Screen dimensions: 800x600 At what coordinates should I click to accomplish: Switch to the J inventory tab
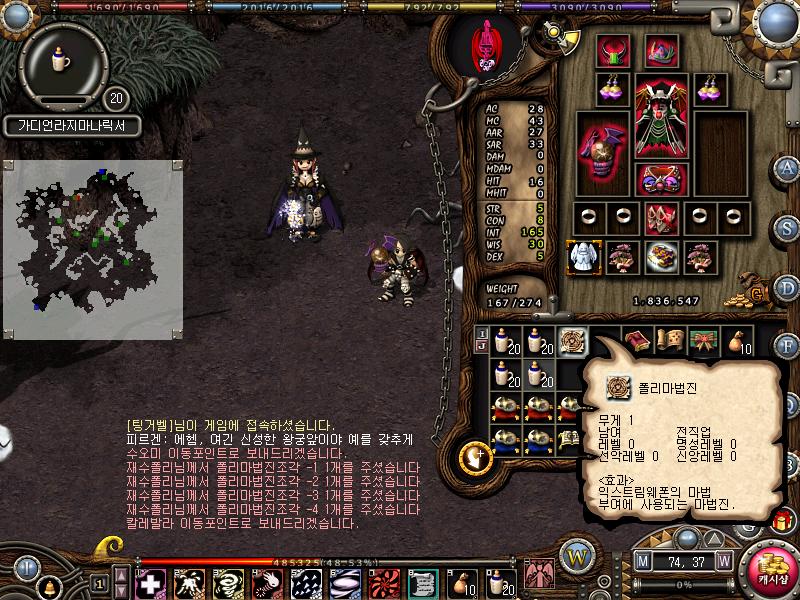point(482,347)
